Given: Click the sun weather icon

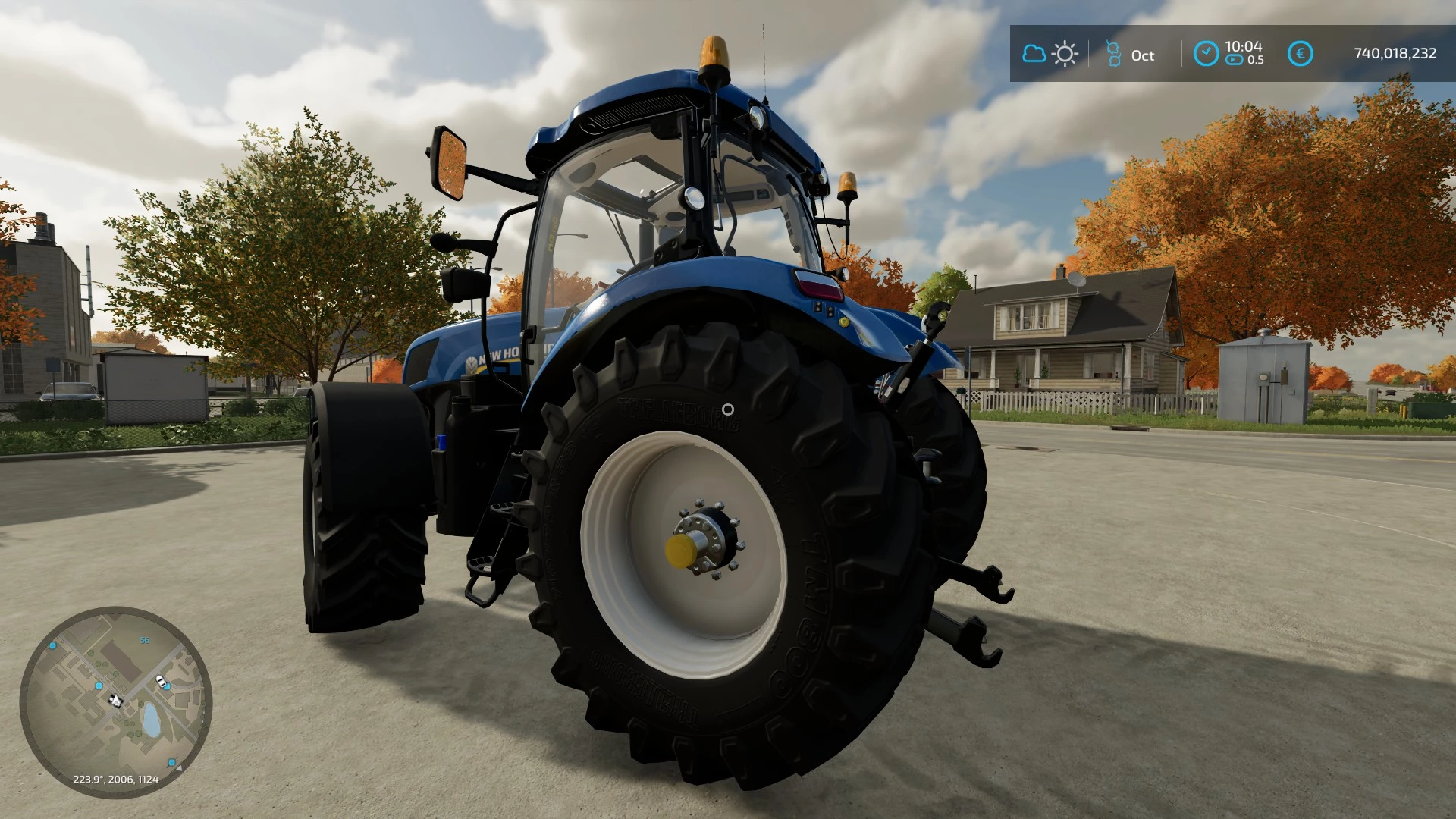Looking at the screenshot, I should coord(1065,54).
